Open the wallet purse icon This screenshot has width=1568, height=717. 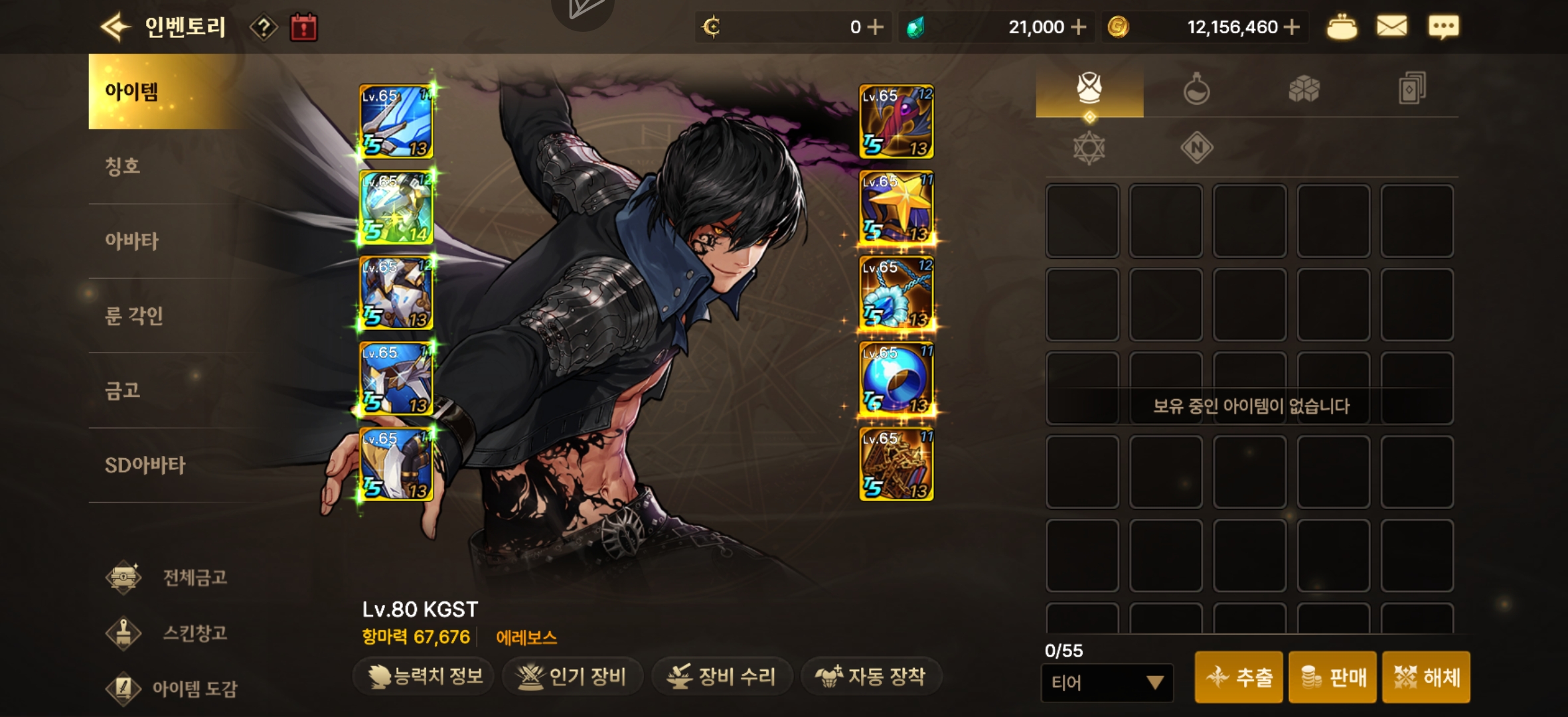coord(1344,27)
